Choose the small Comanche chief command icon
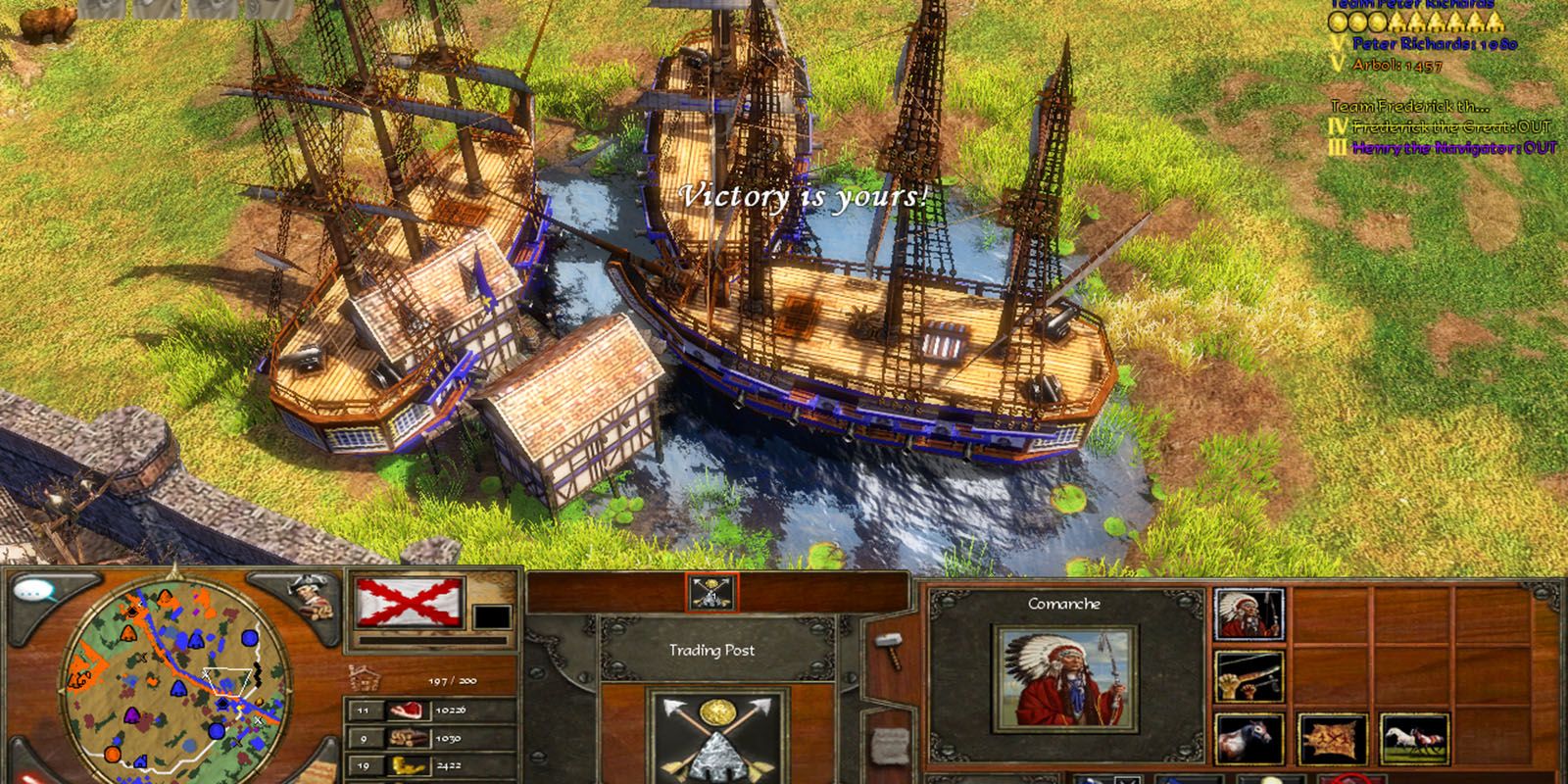The height and width of the screenshot is (784, 1568). (1249, 615)
